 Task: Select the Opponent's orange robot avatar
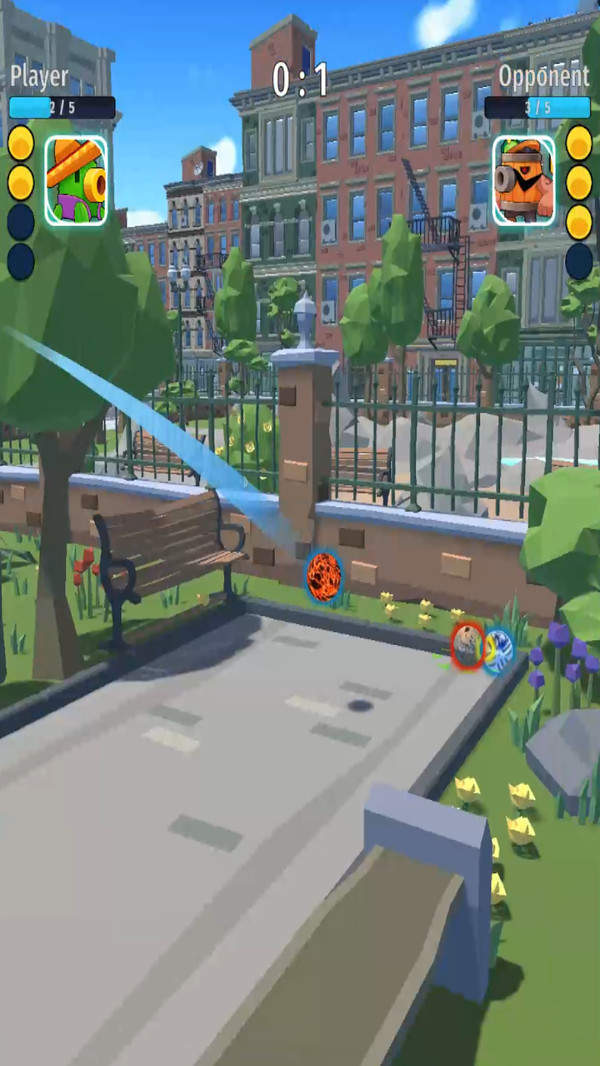tap(523, 181)
